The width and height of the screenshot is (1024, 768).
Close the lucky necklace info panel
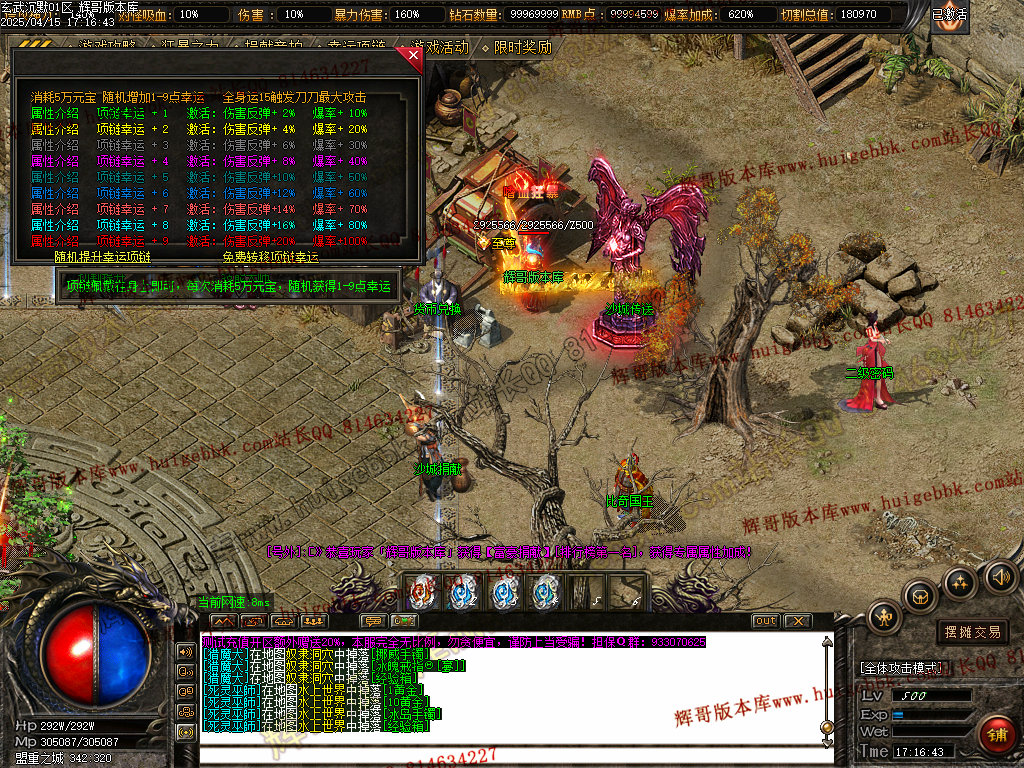[414, 57]
